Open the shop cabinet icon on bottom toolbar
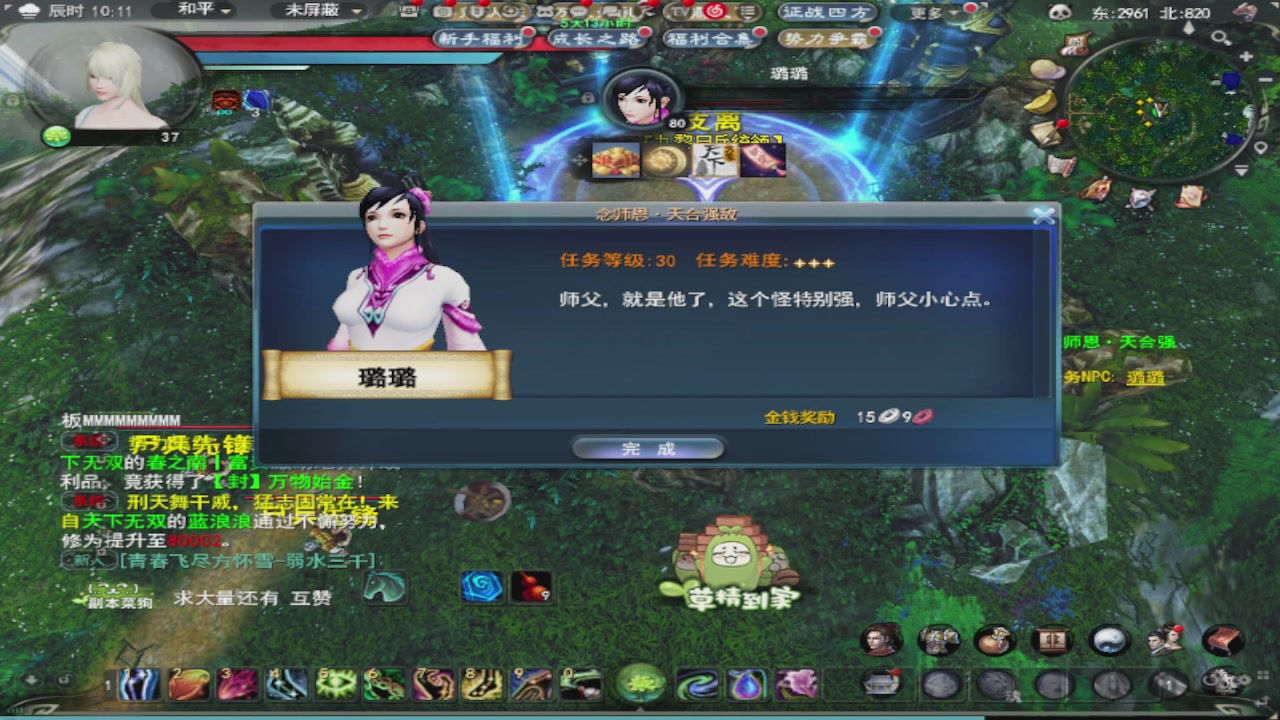 pyautogui.click(x=1053, y=640)
